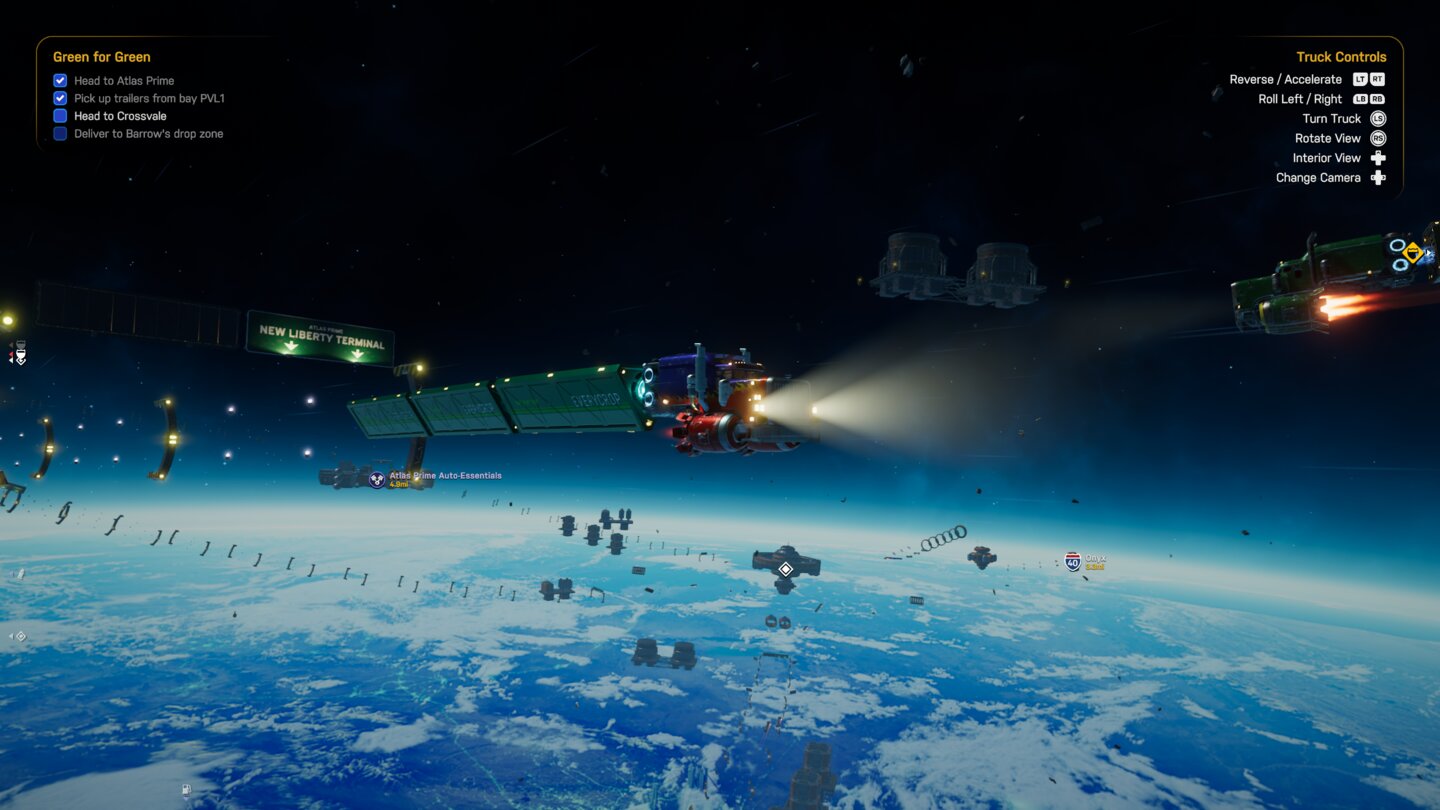Select the LB Roll Left icon
The image size is (1440, 810).
1360,98
